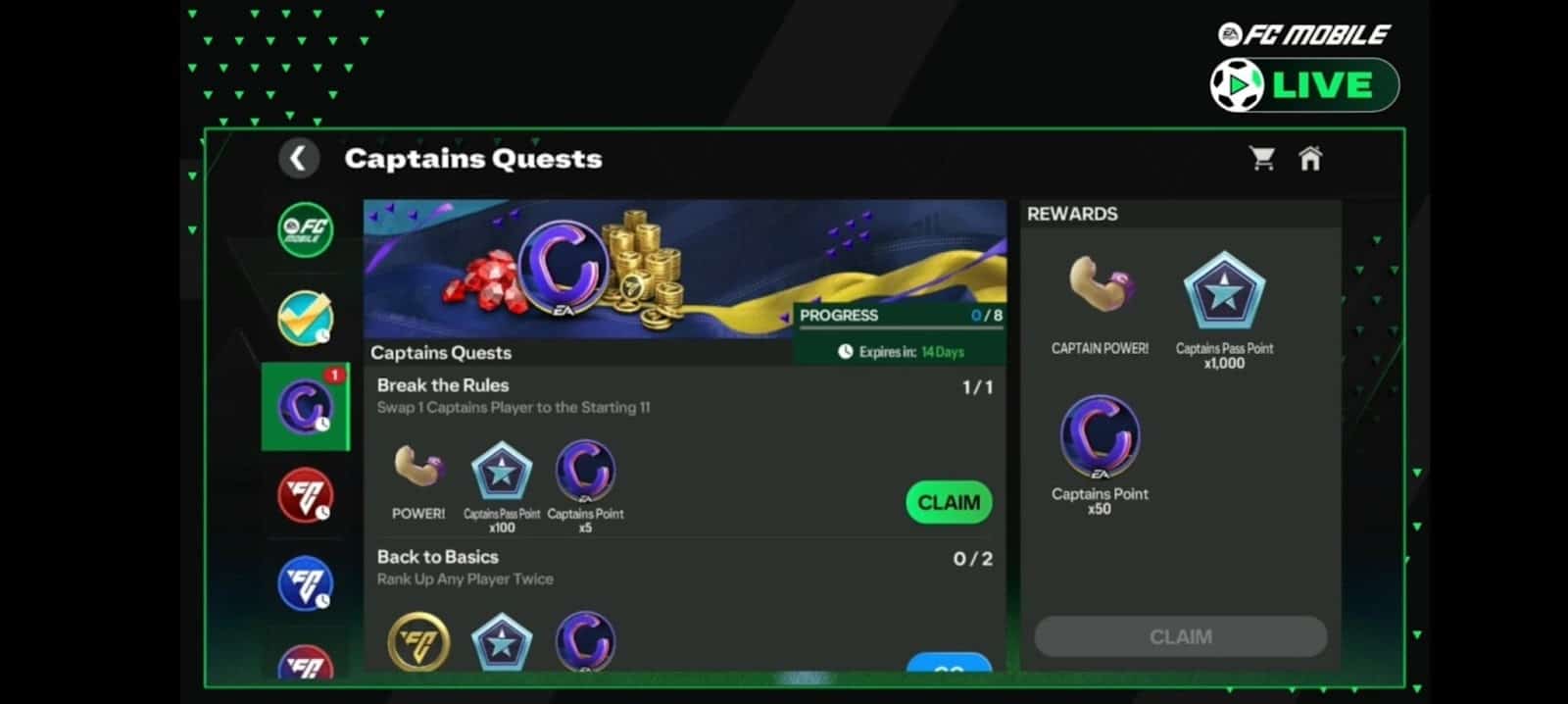Screen dimensions: 1568x704
Task: Click the greyed-out rewards Claim button
Action: tap(1180, 636)
